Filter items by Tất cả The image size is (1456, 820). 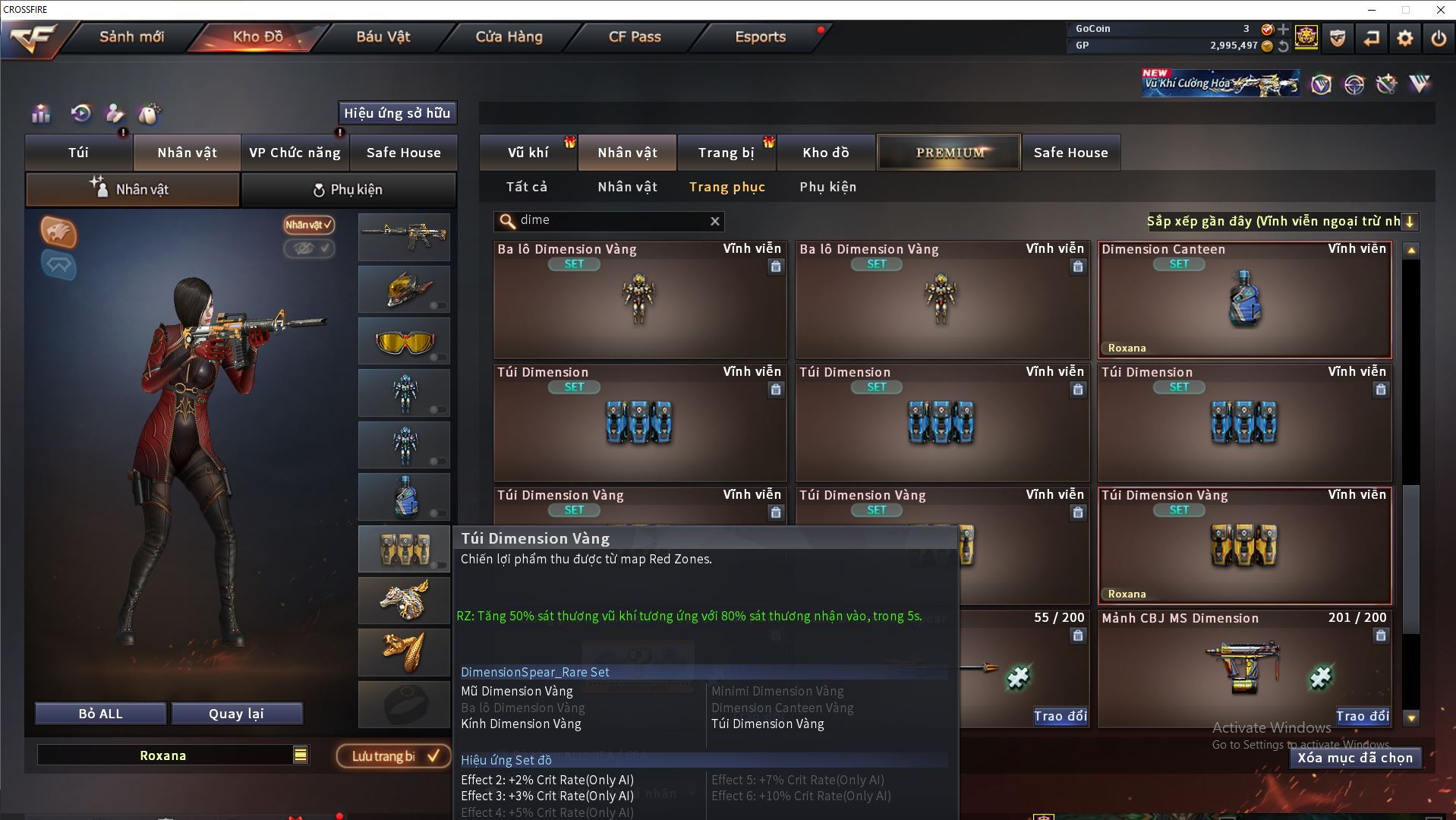click(x=527, y=187)
